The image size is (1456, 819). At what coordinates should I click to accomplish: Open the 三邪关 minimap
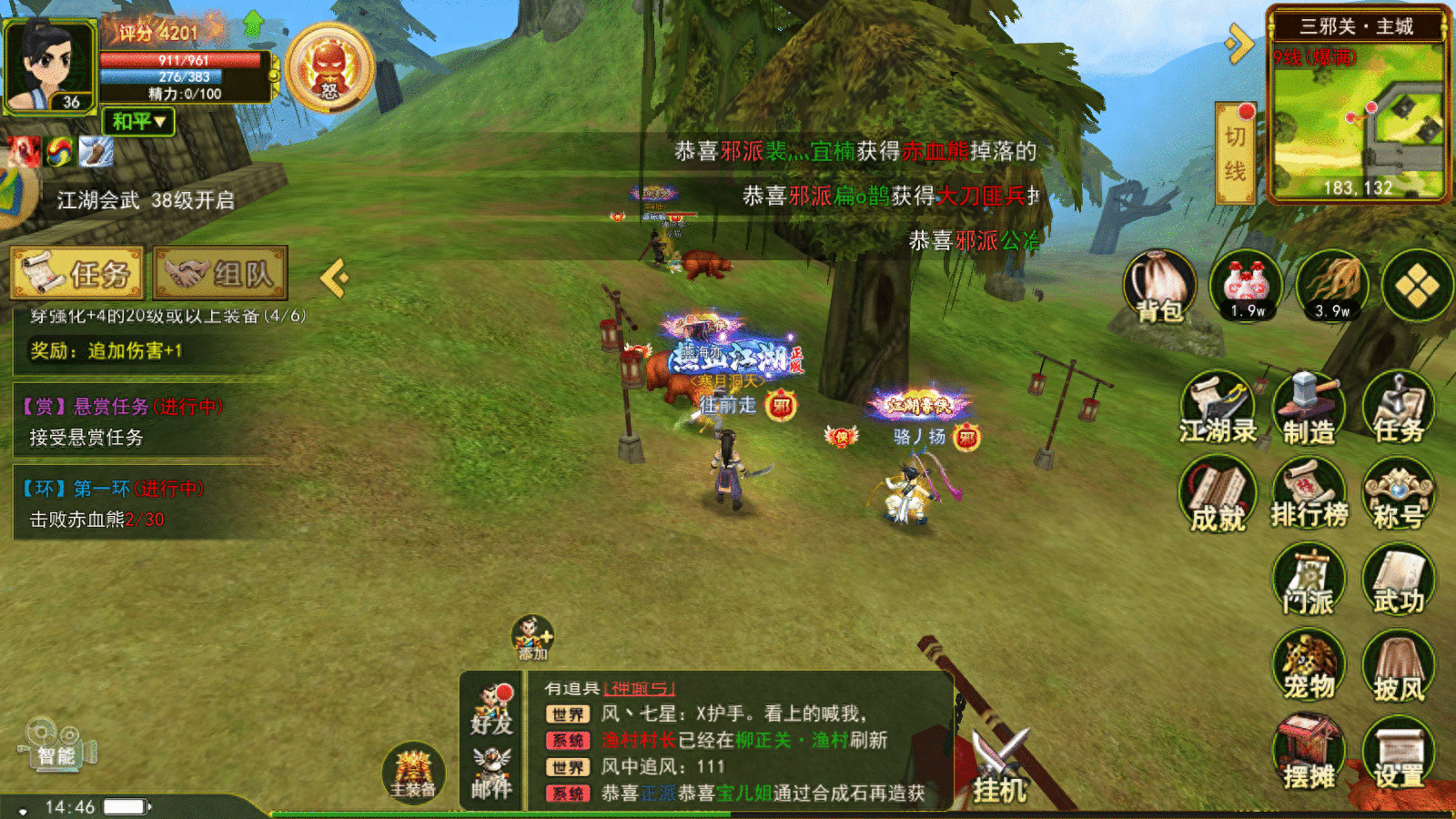[x=1358, y=118]
